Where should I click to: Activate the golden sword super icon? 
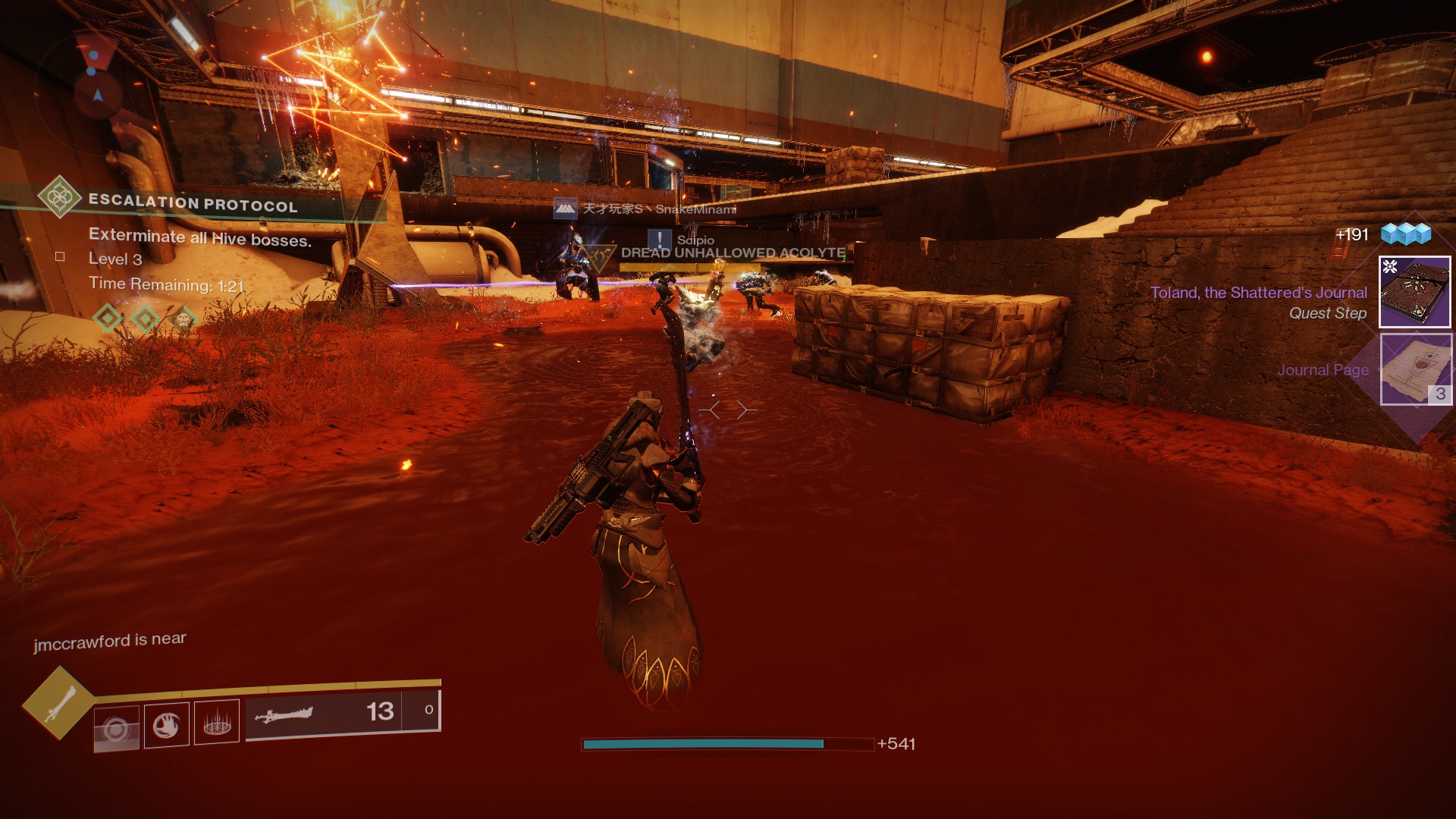[x=58, y=704]
